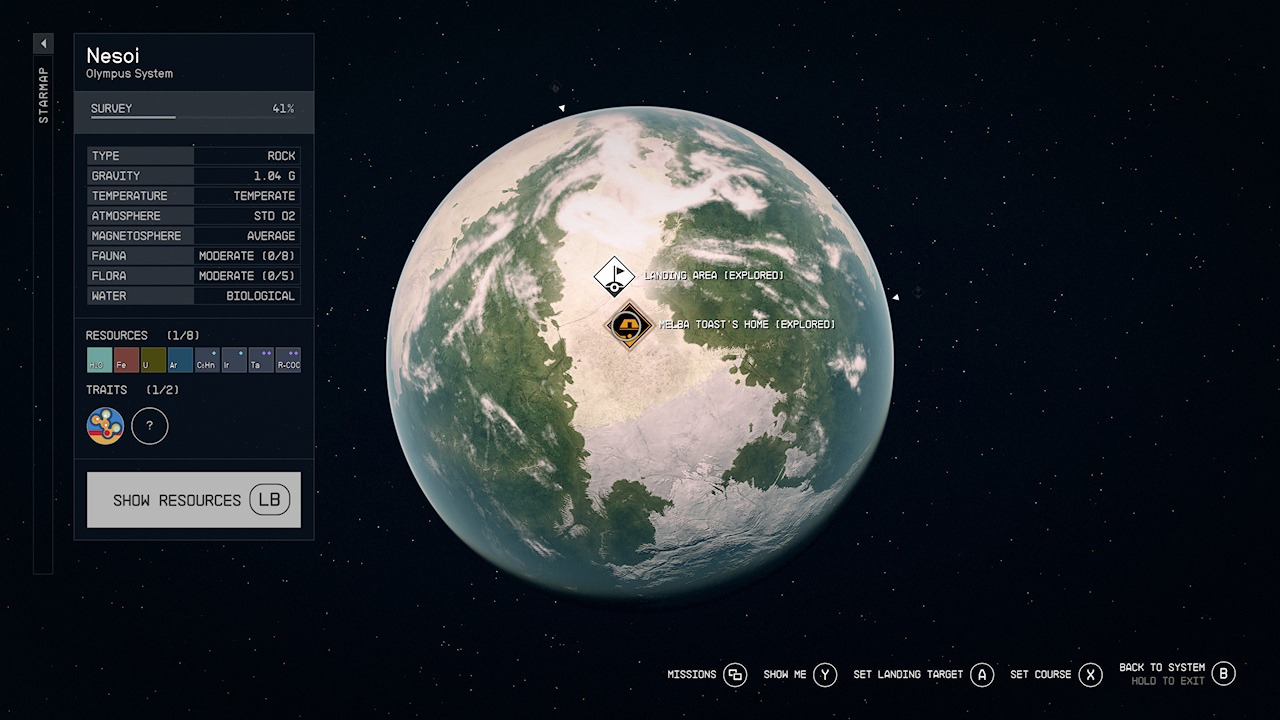
Task: Select the Fe iron resource tile
Action: click(x=126, y=360)
